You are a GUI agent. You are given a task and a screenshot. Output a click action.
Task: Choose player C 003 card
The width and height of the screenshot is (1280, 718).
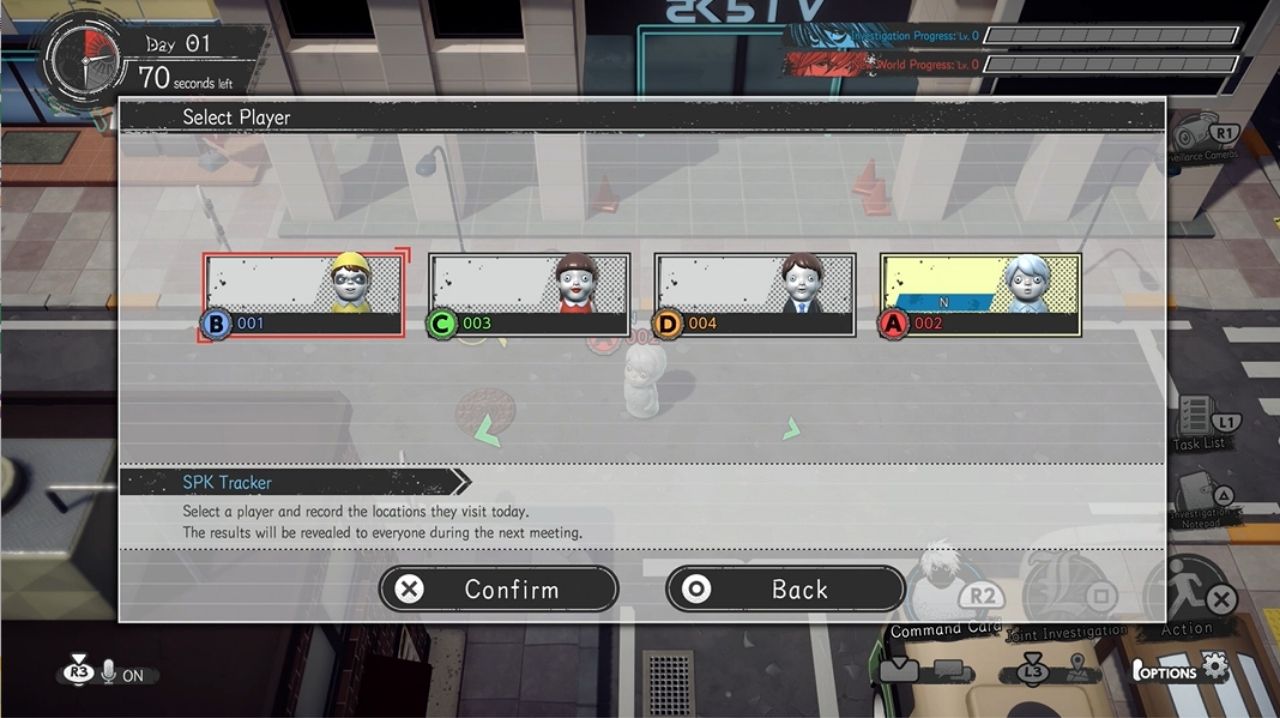pos(530,295)
